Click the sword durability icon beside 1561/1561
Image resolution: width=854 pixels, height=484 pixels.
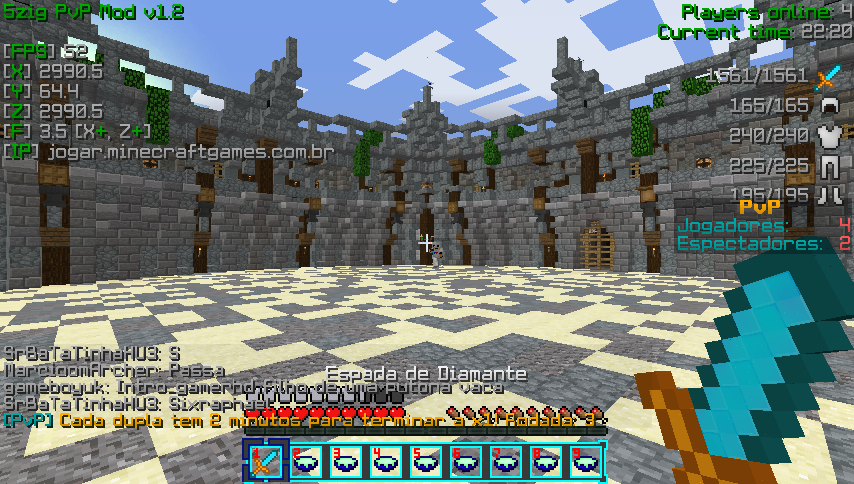(x=828, y=76)
